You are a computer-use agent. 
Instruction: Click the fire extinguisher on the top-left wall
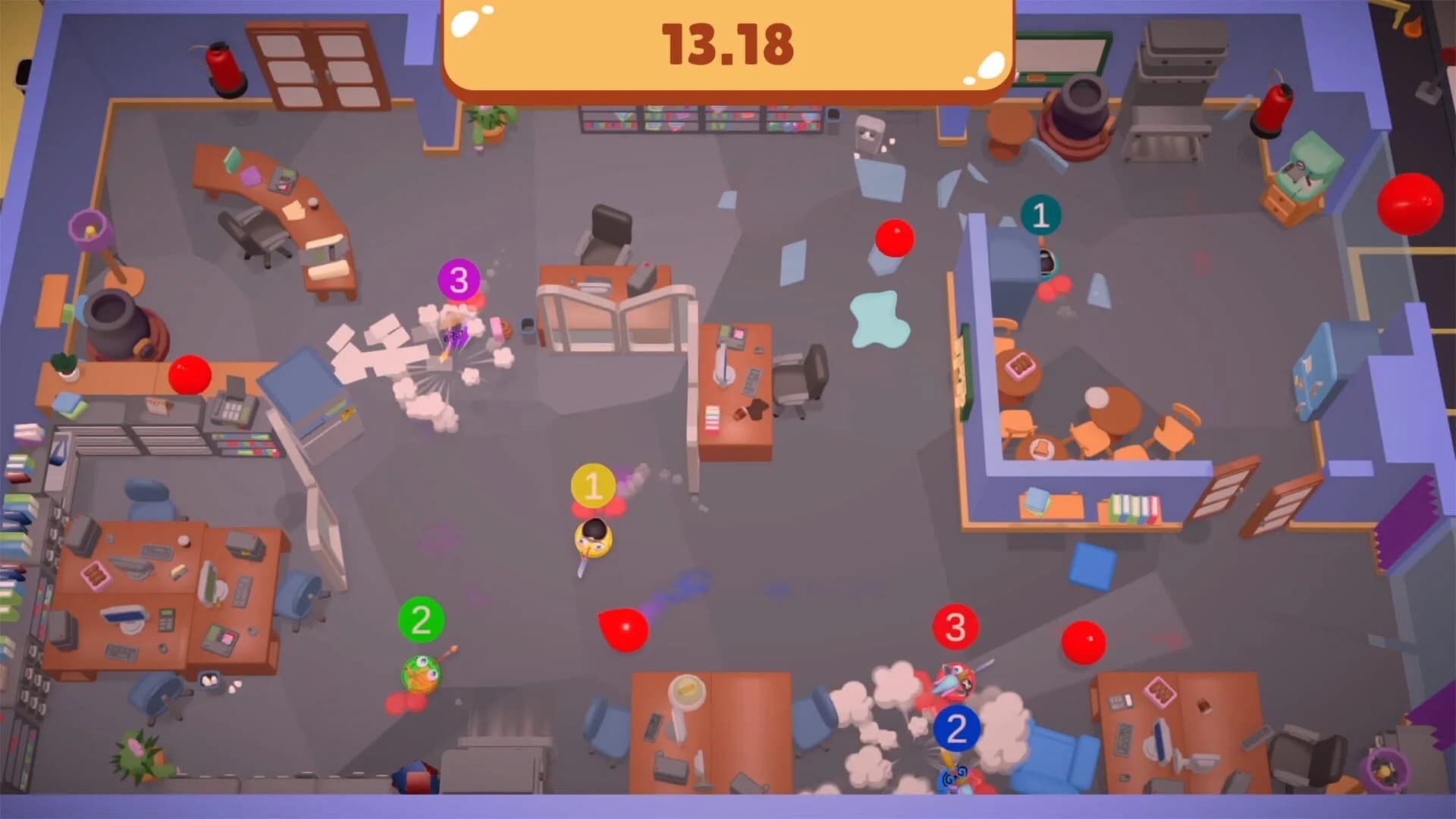click(x=224, y=67)
